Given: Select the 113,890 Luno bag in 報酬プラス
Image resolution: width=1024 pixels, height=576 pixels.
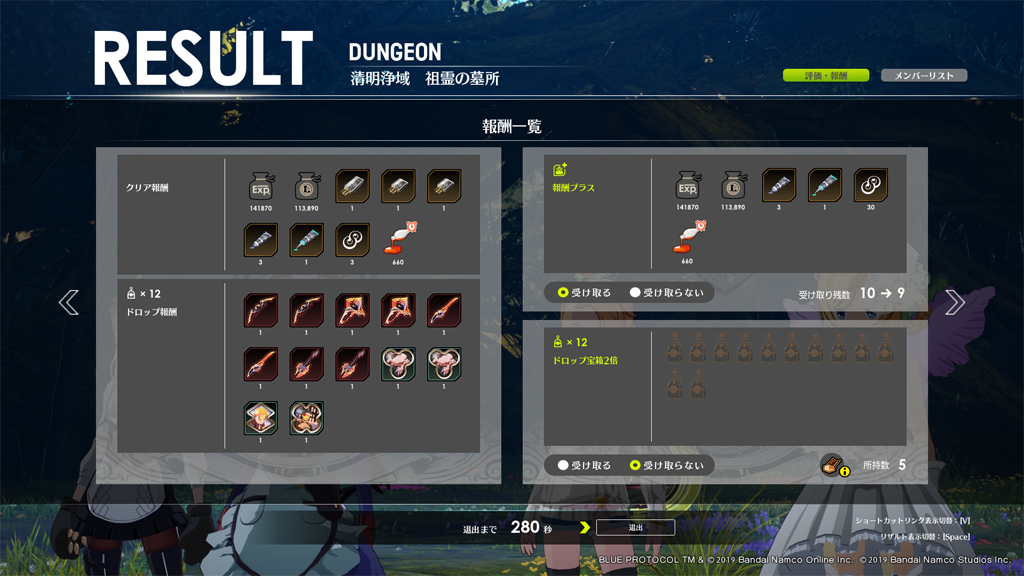Looking at the screenshot, I should pos(733,186).
